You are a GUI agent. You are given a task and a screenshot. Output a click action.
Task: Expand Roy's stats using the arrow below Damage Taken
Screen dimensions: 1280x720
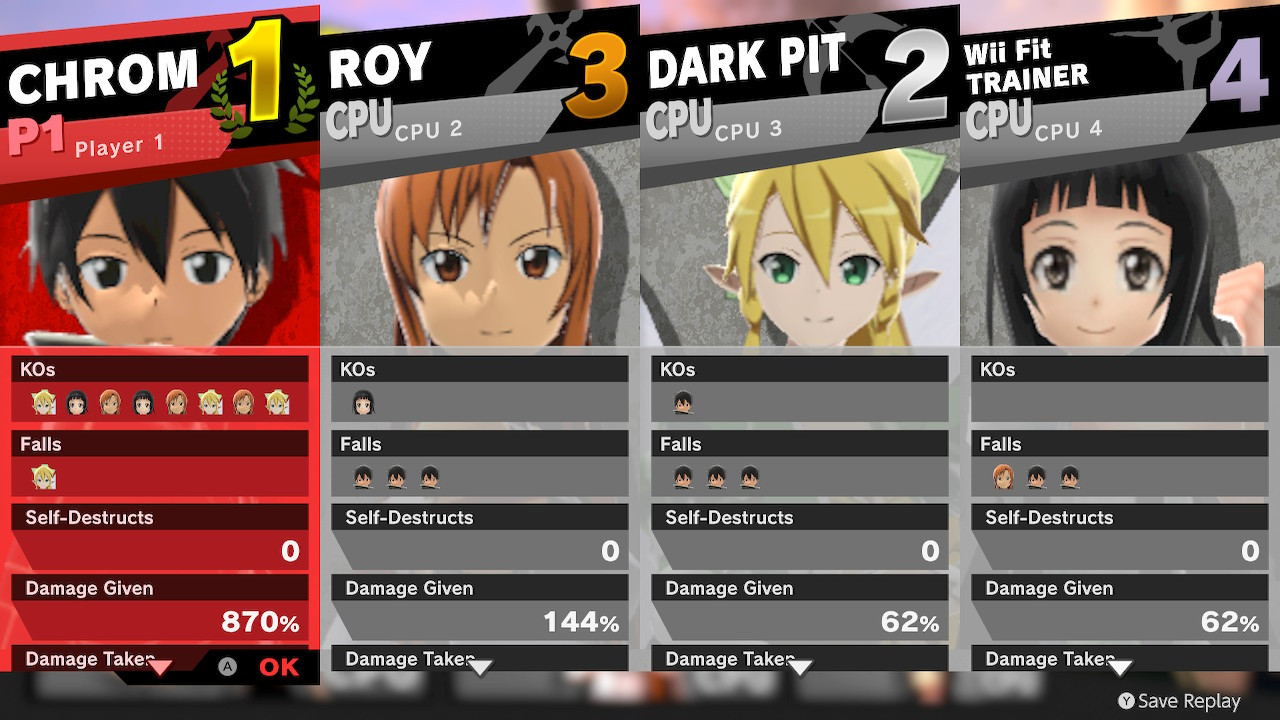pos(481,666)
